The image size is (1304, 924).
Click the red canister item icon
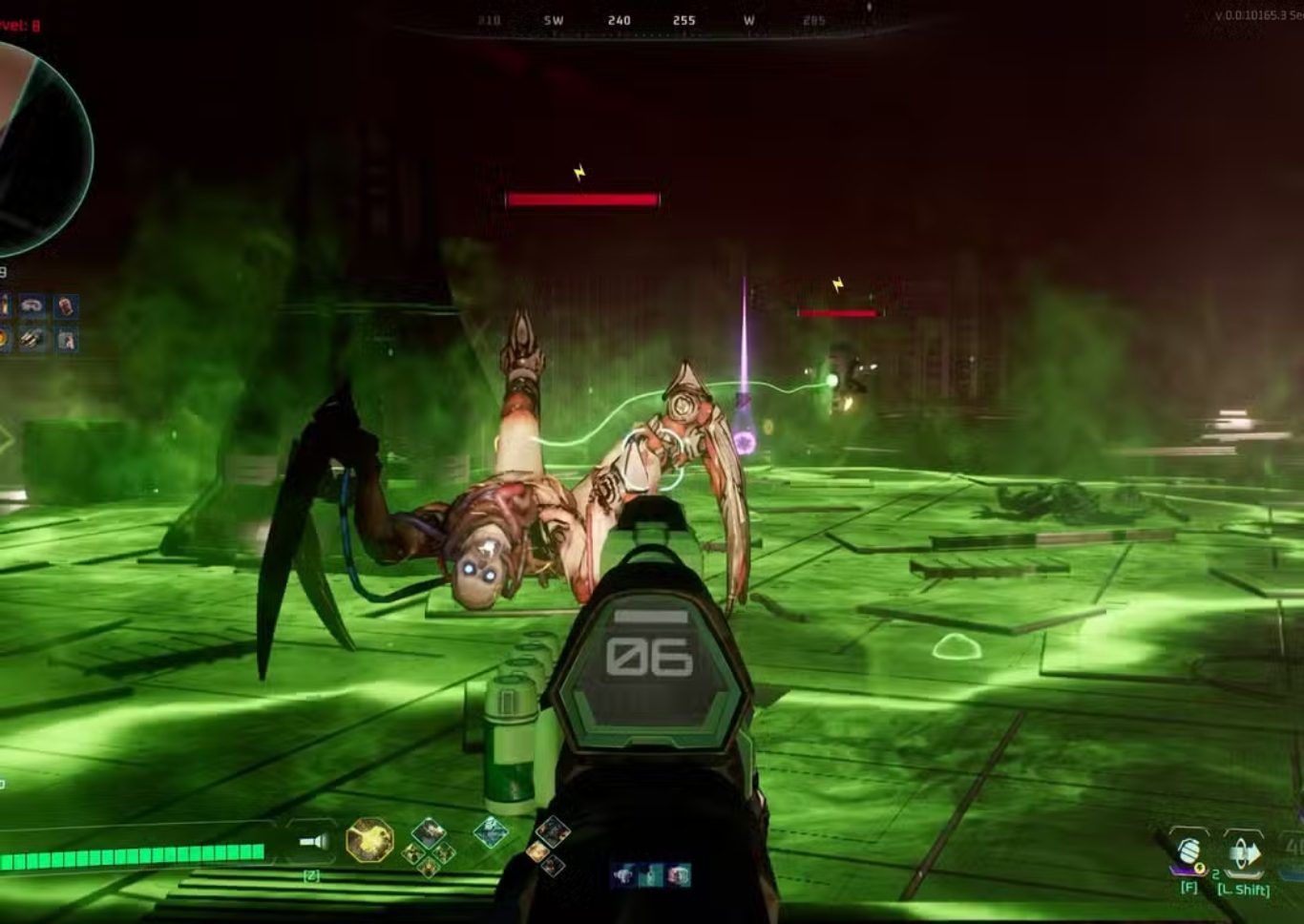(x=66, y=305)
